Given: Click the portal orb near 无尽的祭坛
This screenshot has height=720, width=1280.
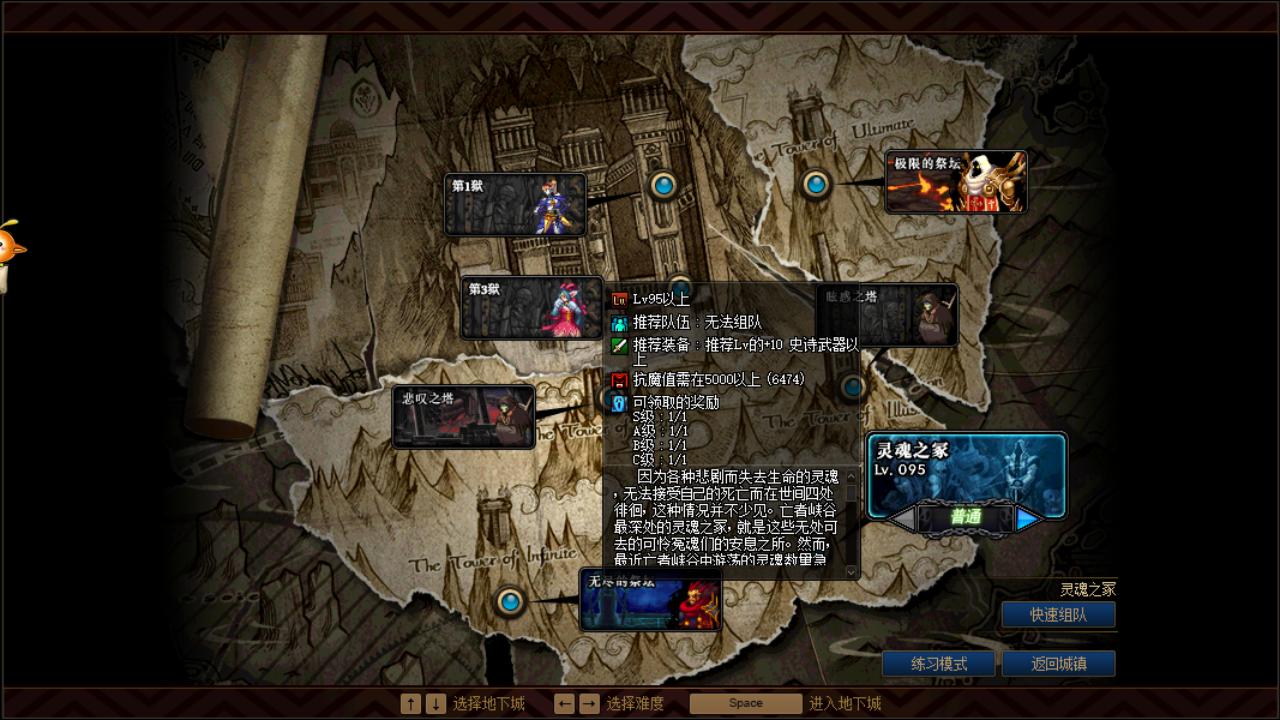Looking at the screenshot, I should (x=511, y=602).
